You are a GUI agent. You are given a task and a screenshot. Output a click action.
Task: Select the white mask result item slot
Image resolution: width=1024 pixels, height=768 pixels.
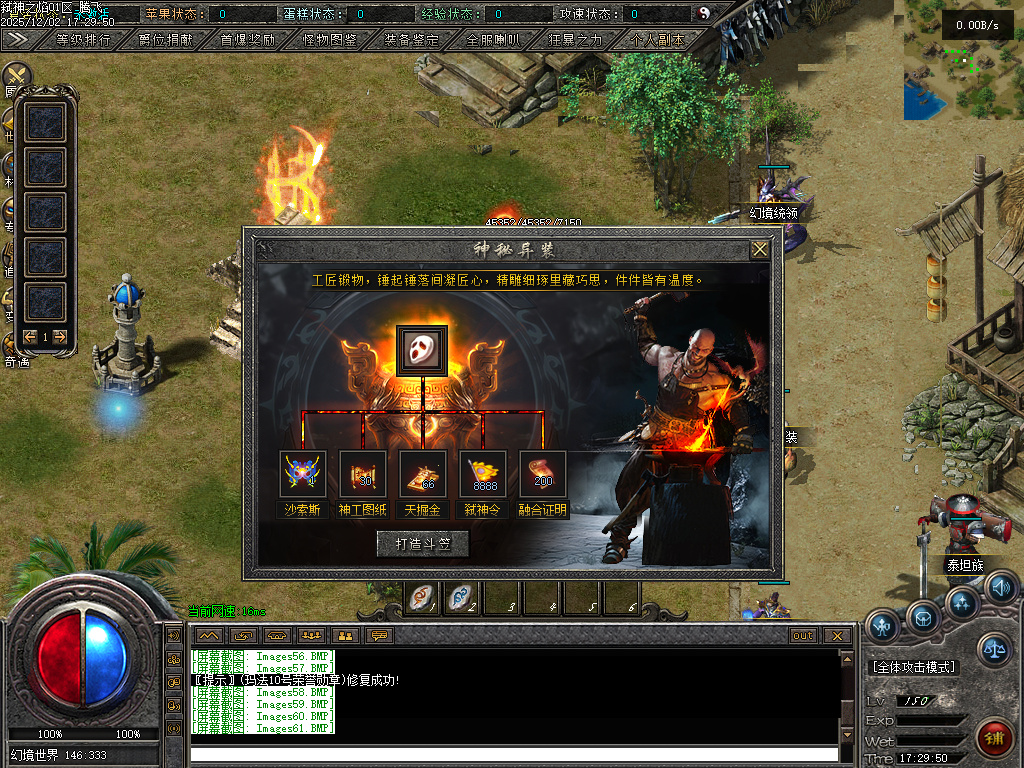tap(421, 350)
